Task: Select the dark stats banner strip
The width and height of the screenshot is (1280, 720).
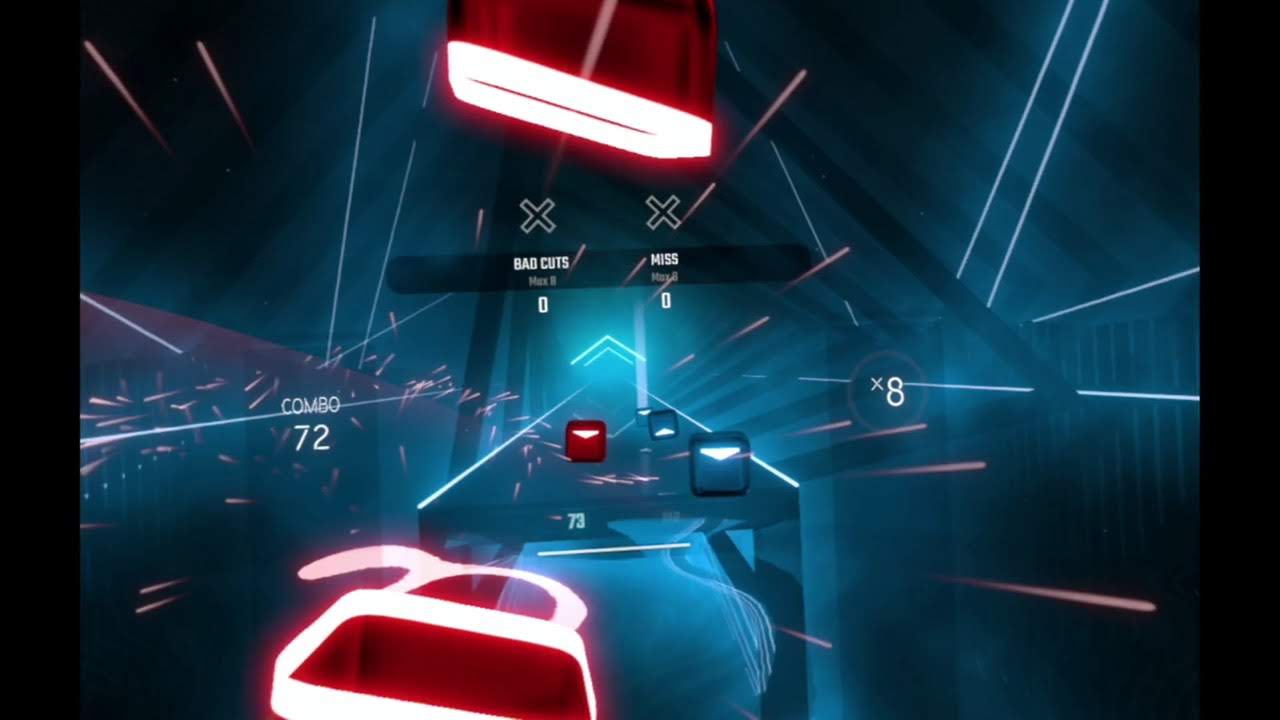Action: (x=600, y=265)
